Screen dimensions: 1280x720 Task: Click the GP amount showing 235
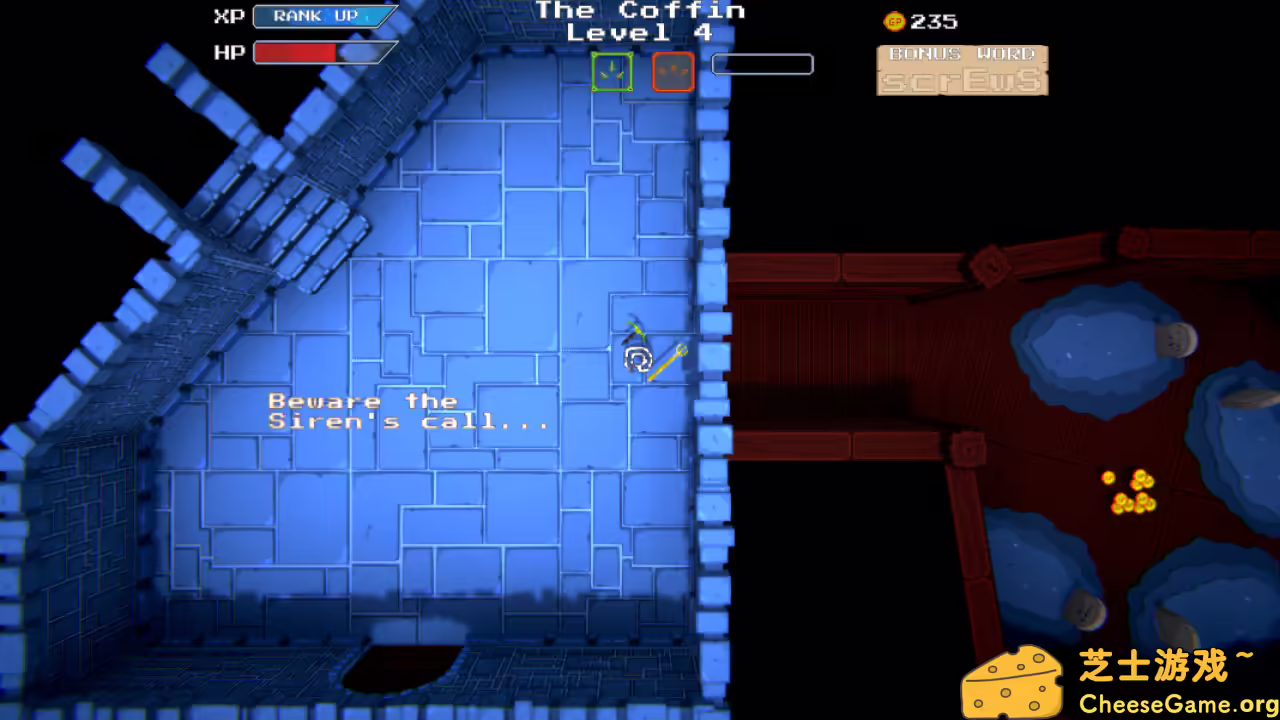(x=935, y=21)
